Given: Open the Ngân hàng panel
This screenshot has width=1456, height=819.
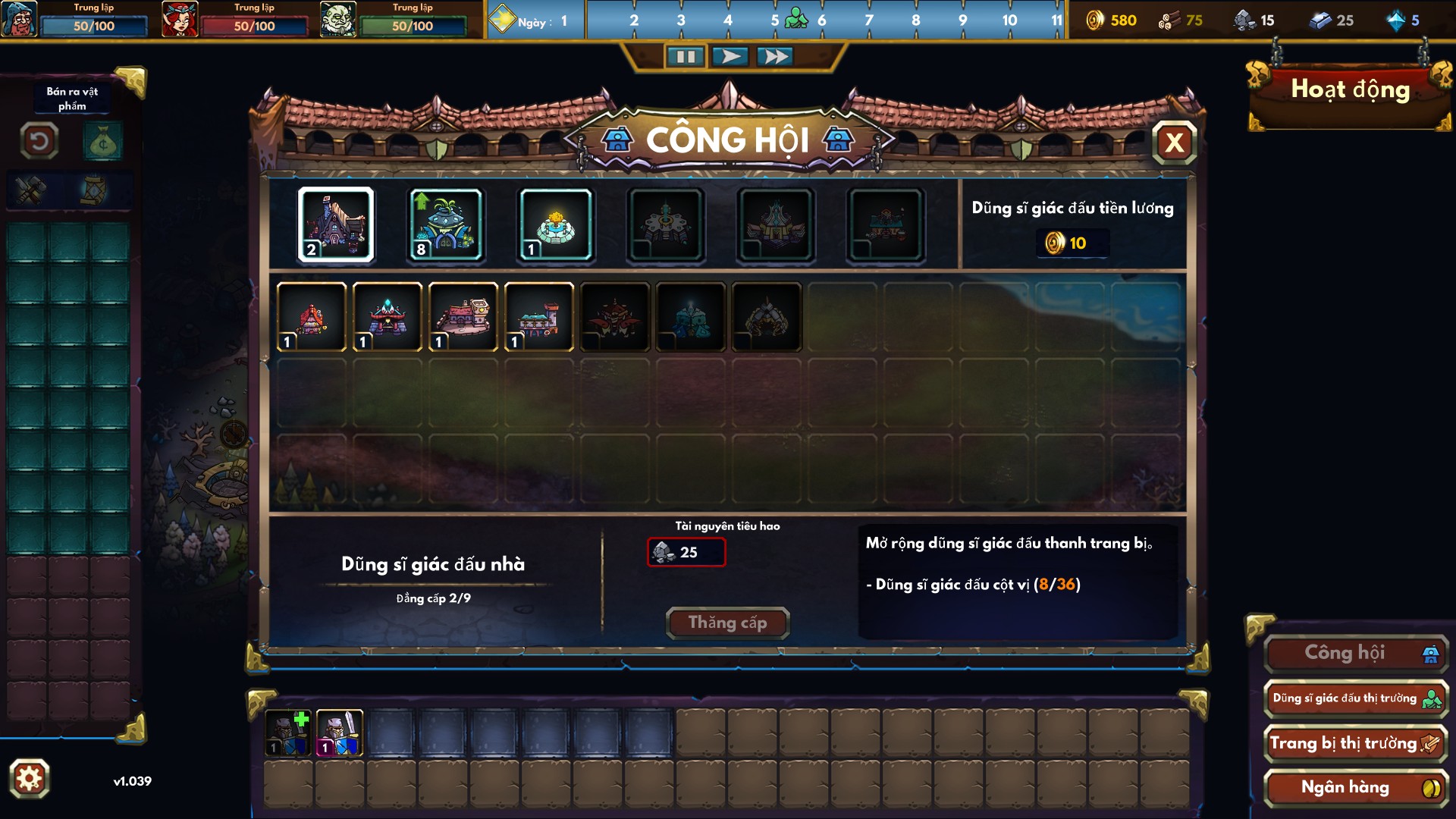Looking at the screenshot, I should [1355, 786].
